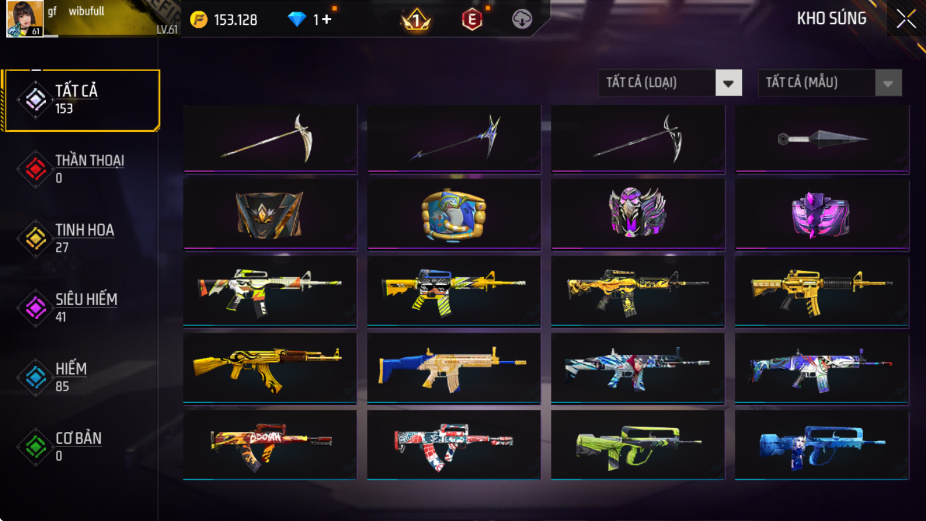Choose the Cơ Bản category
Viewport: 926px width, 521px height.
click(x=78, y=446)
